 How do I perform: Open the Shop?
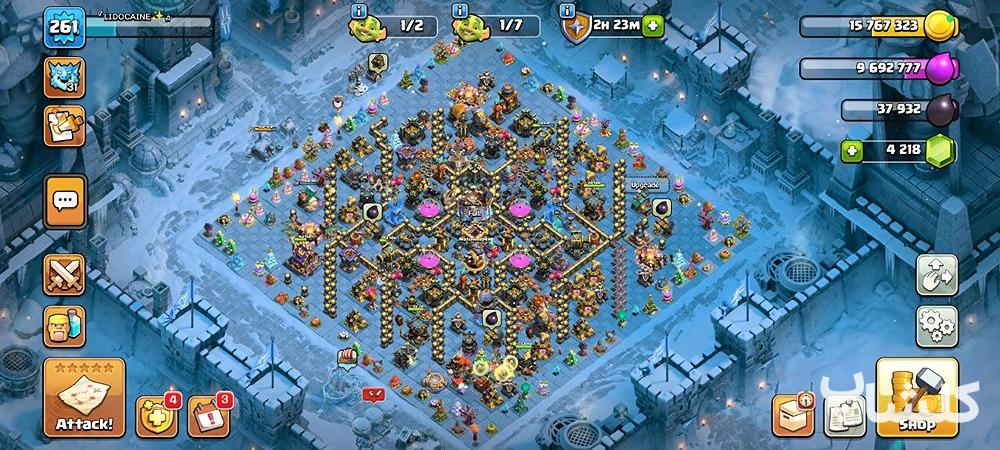917,398
